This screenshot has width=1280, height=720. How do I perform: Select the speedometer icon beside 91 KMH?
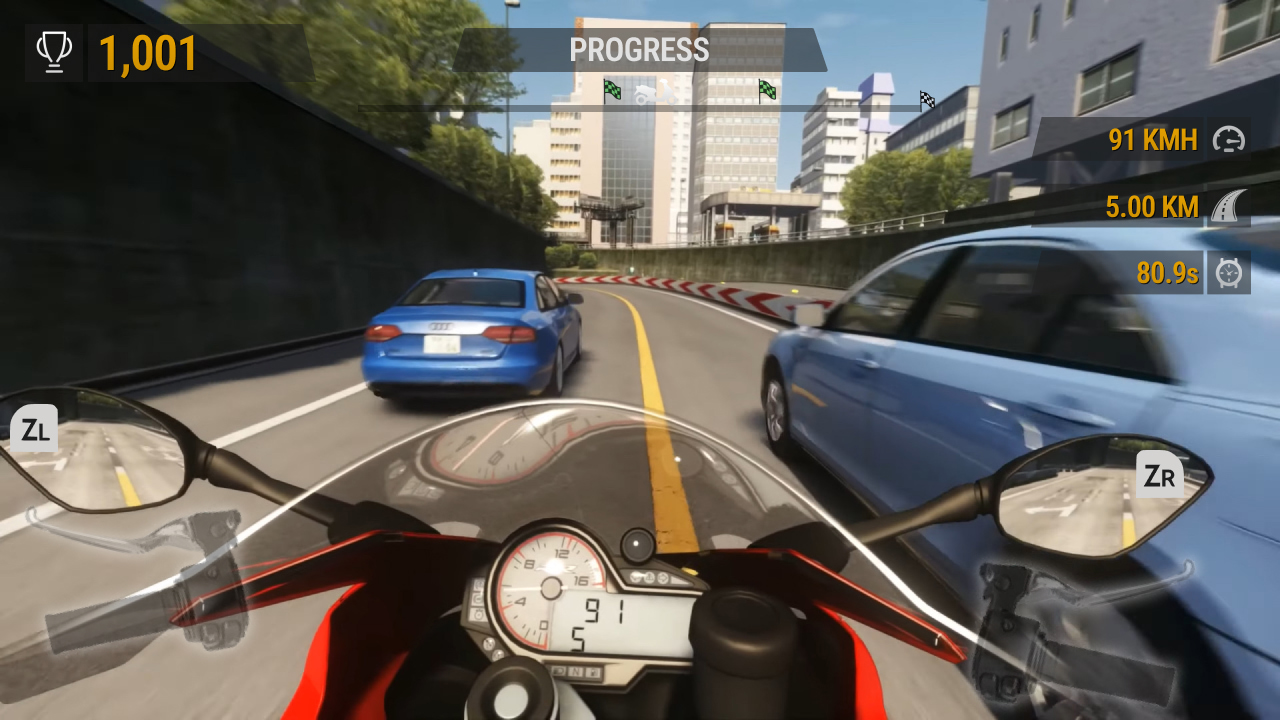coord(1229,140)
